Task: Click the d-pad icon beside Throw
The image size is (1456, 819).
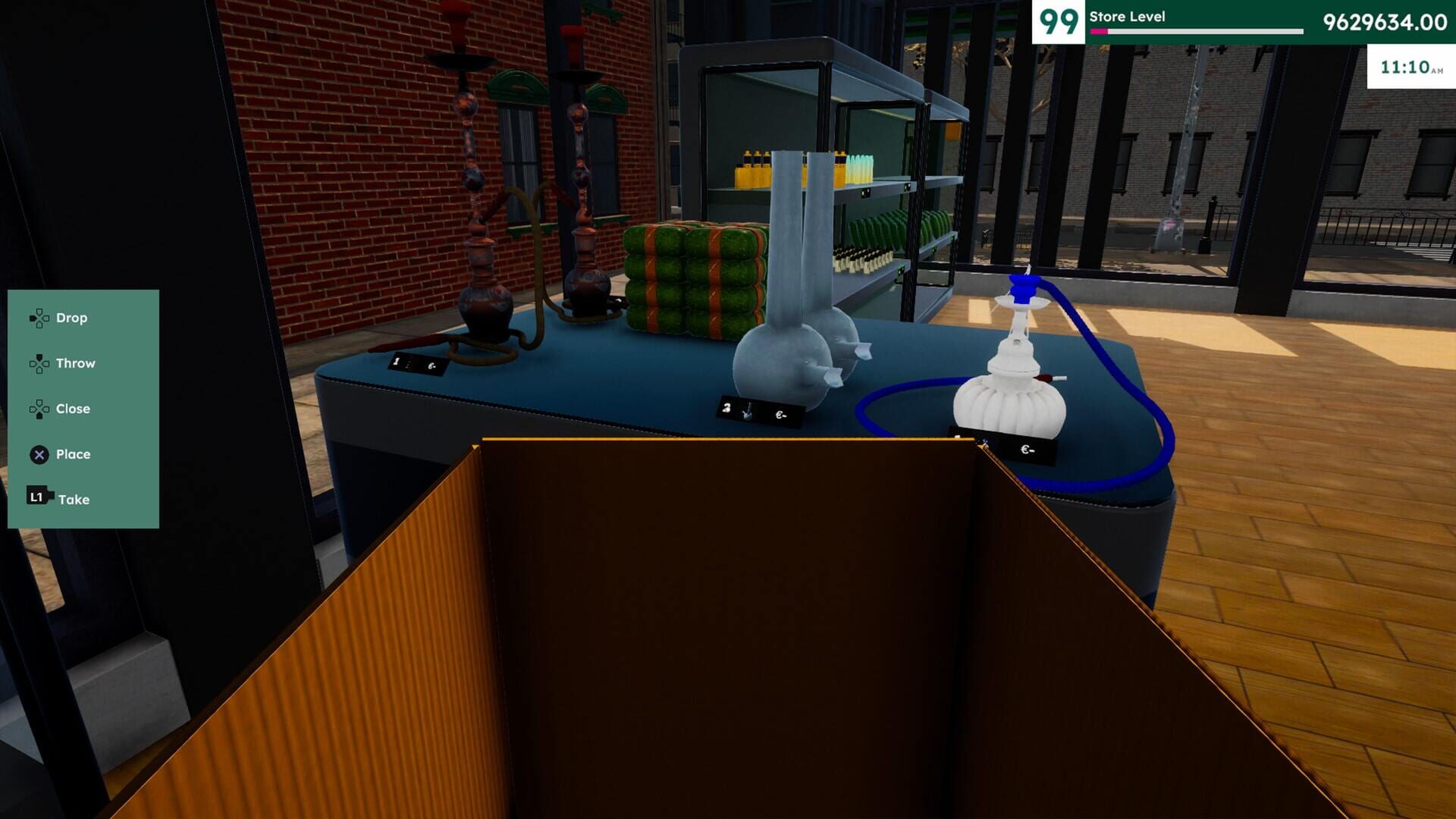Action: coord(38,363)
